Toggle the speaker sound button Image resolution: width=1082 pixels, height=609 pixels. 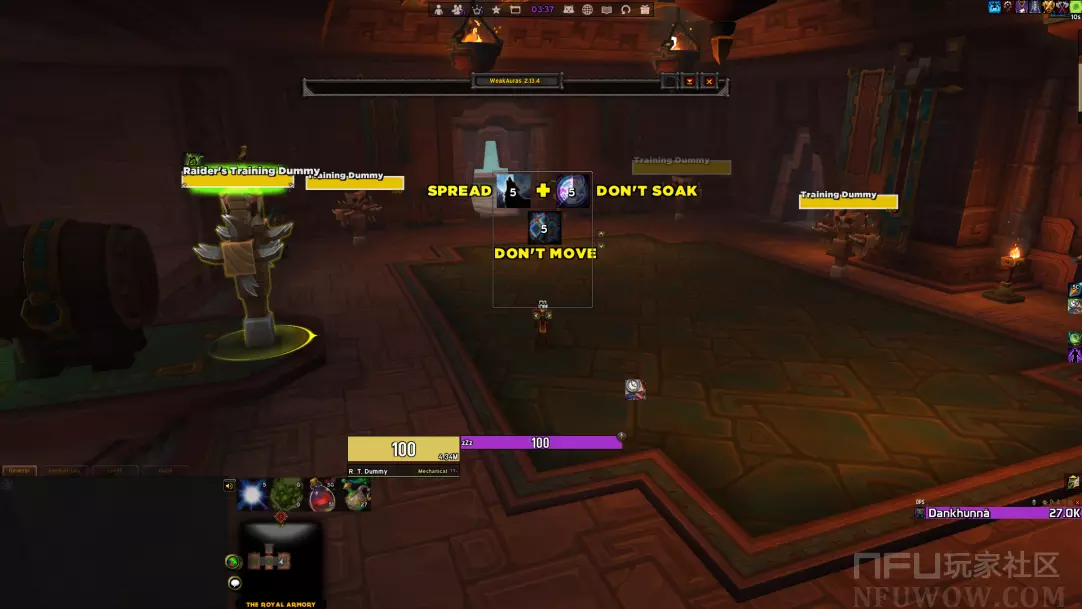coord(229,486)
